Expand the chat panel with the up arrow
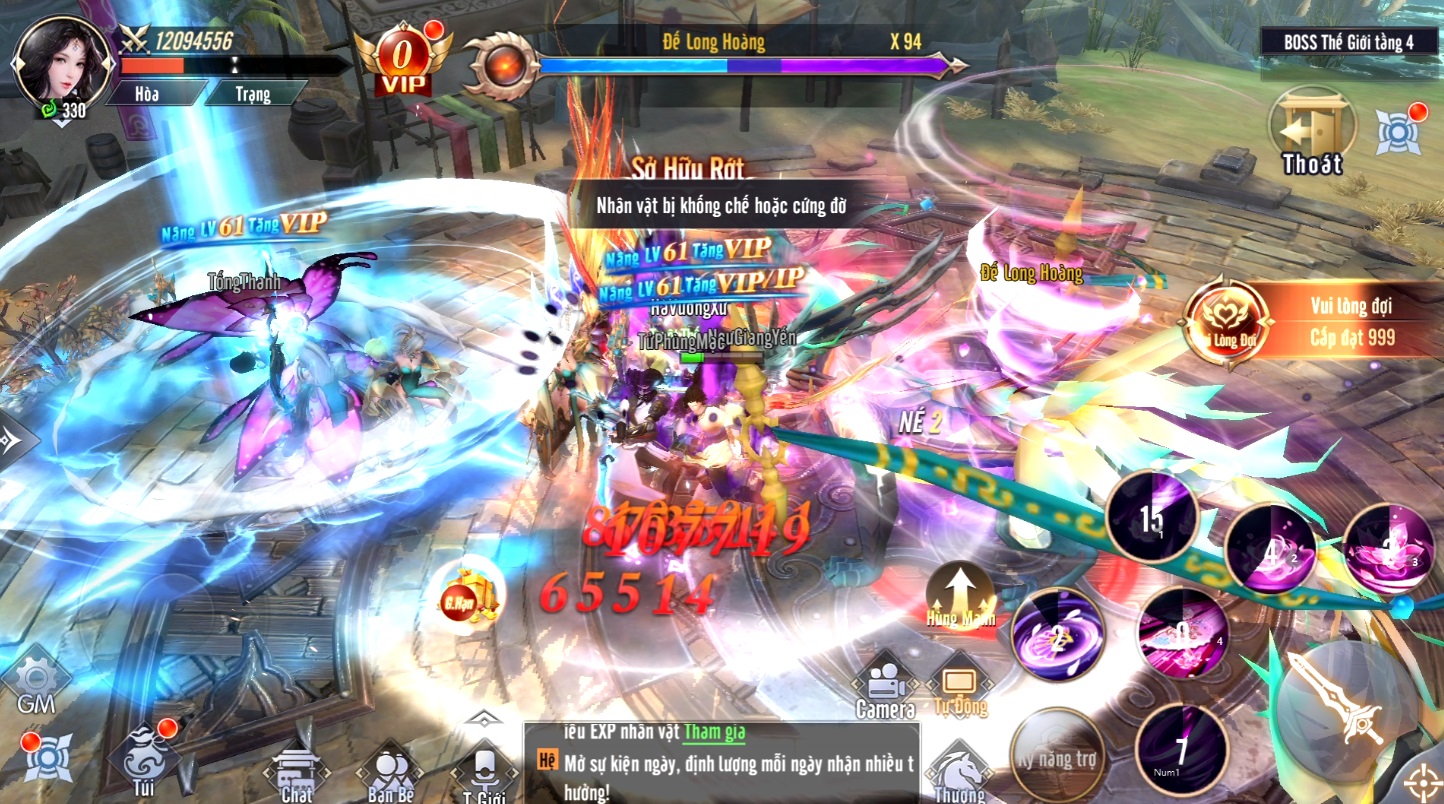The height and width of the screenshot is (804, 1444). [482, 717]
